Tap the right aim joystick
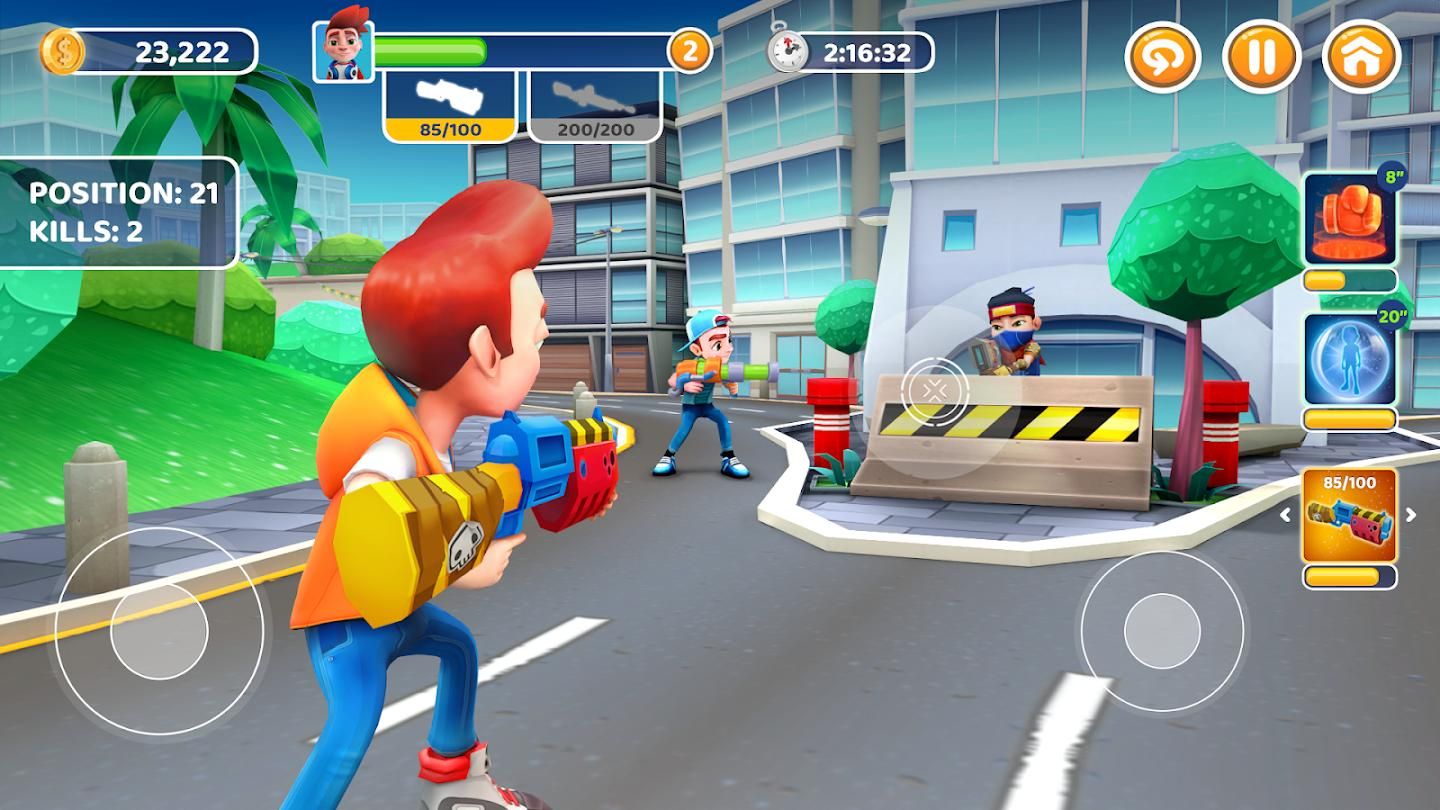 point(1161,632)
